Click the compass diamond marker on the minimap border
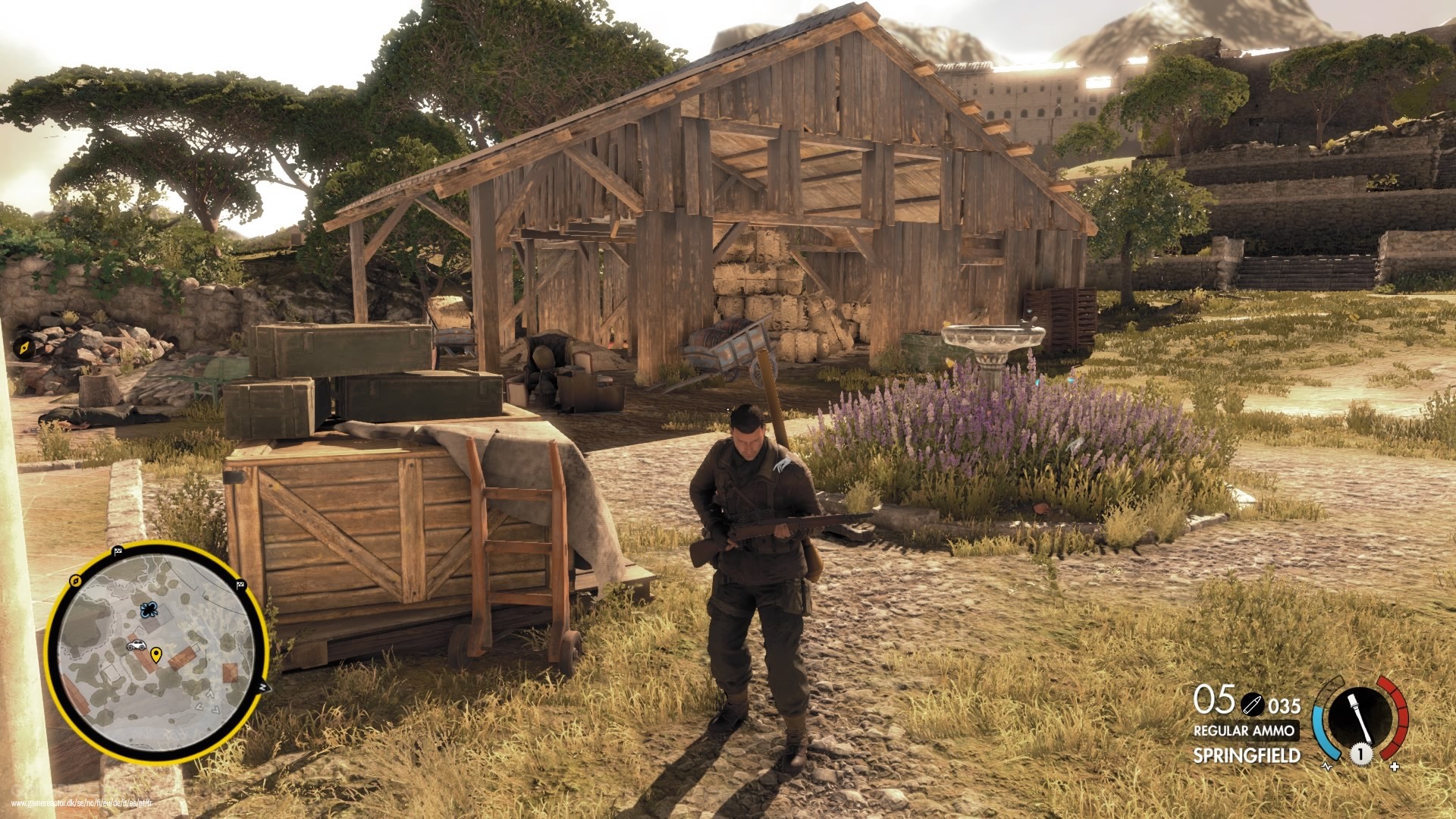The height and width of the screenshot is (819, 1456). point(76,581)
